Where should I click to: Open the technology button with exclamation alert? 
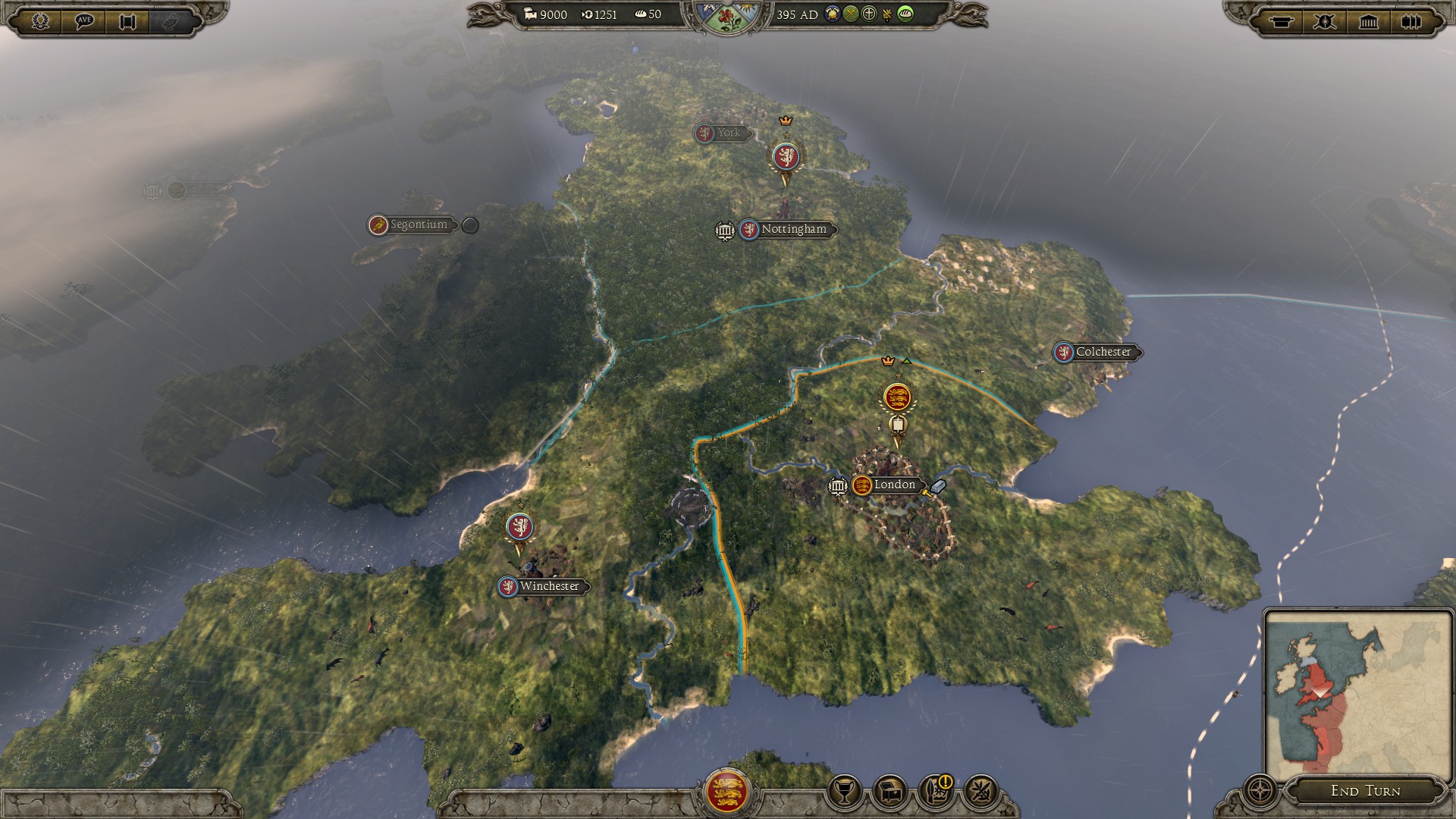click(x=935, y=791)
